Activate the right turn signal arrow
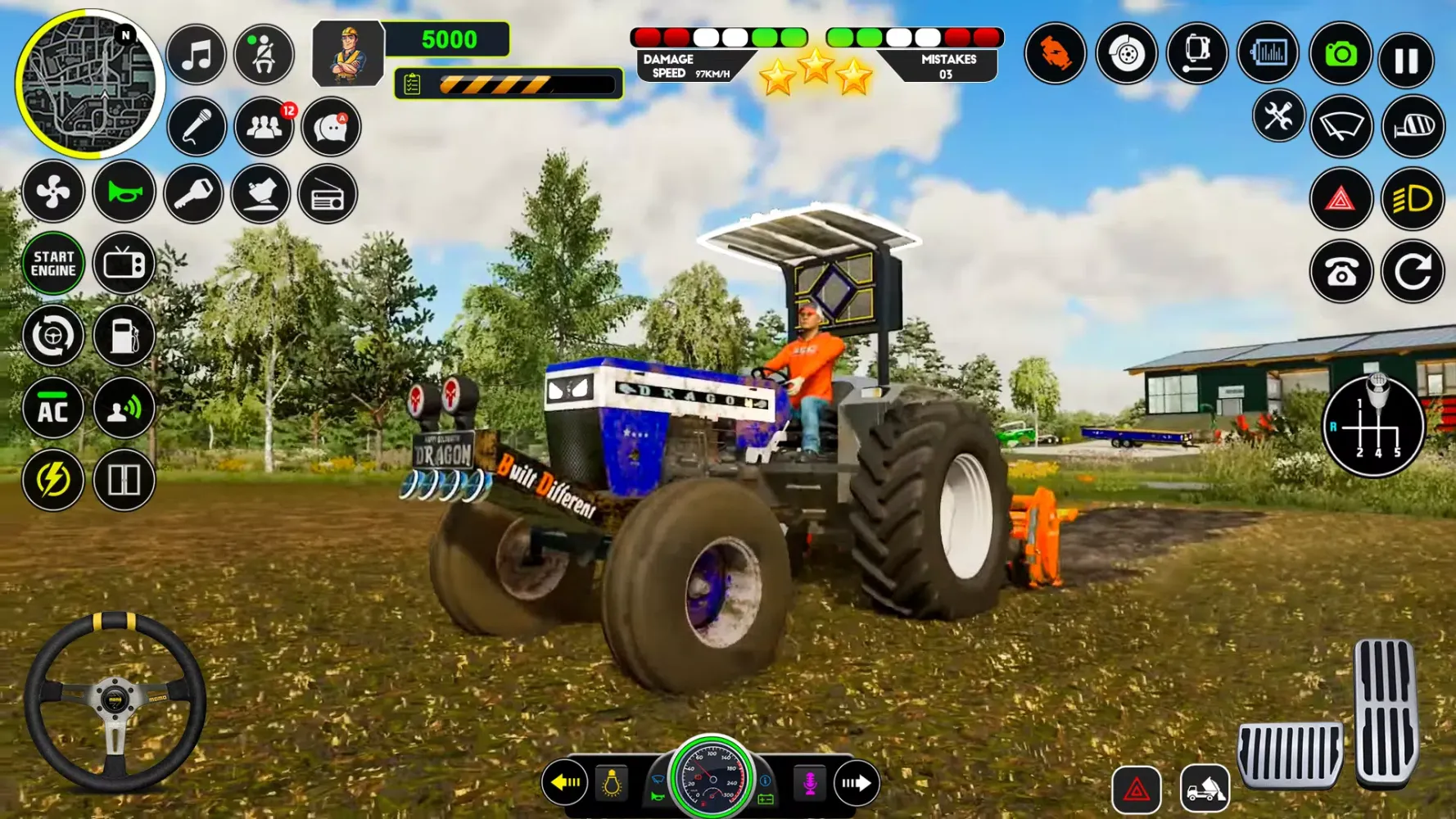1456x819 pixels. coord(857,783)
